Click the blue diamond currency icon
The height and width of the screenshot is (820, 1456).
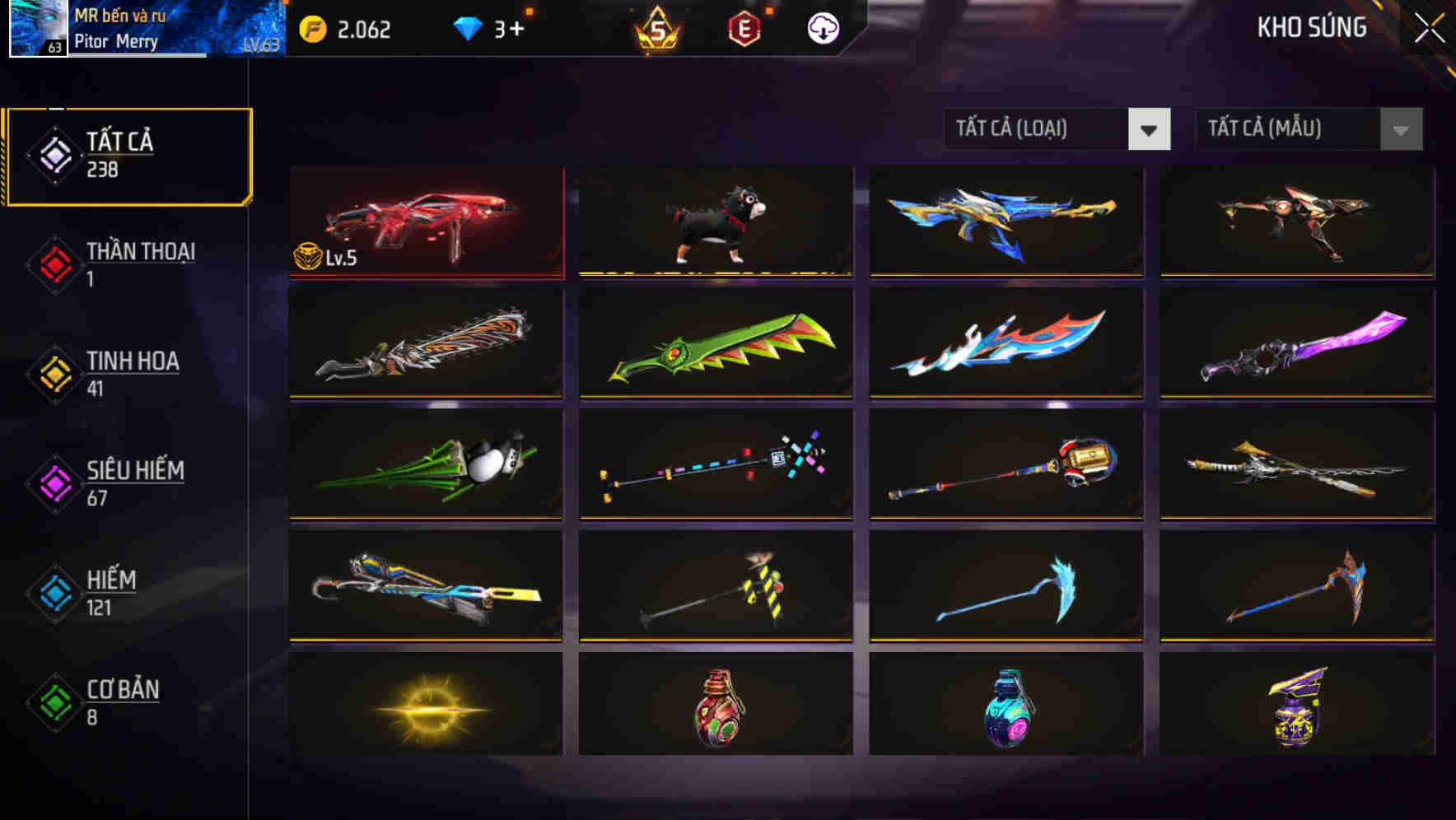(468, 29)
